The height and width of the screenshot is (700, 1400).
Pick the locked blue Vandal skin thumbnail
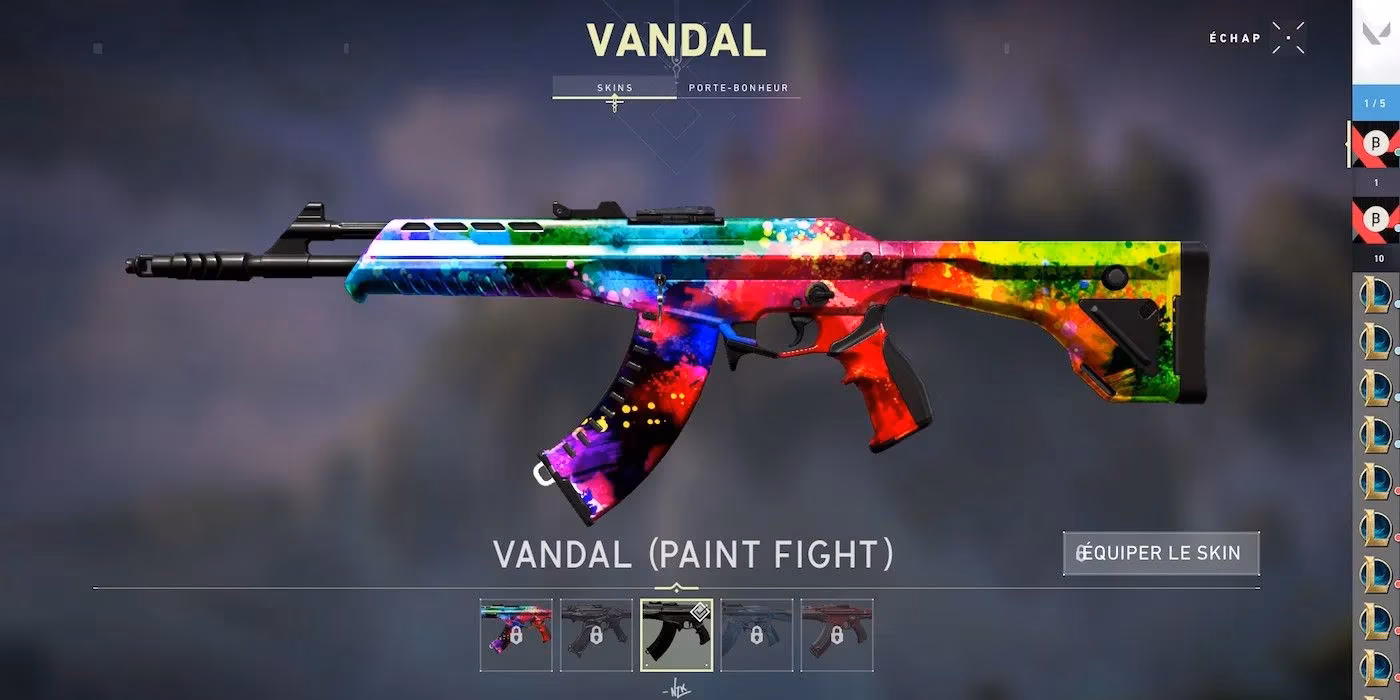(x=756, y=634)
